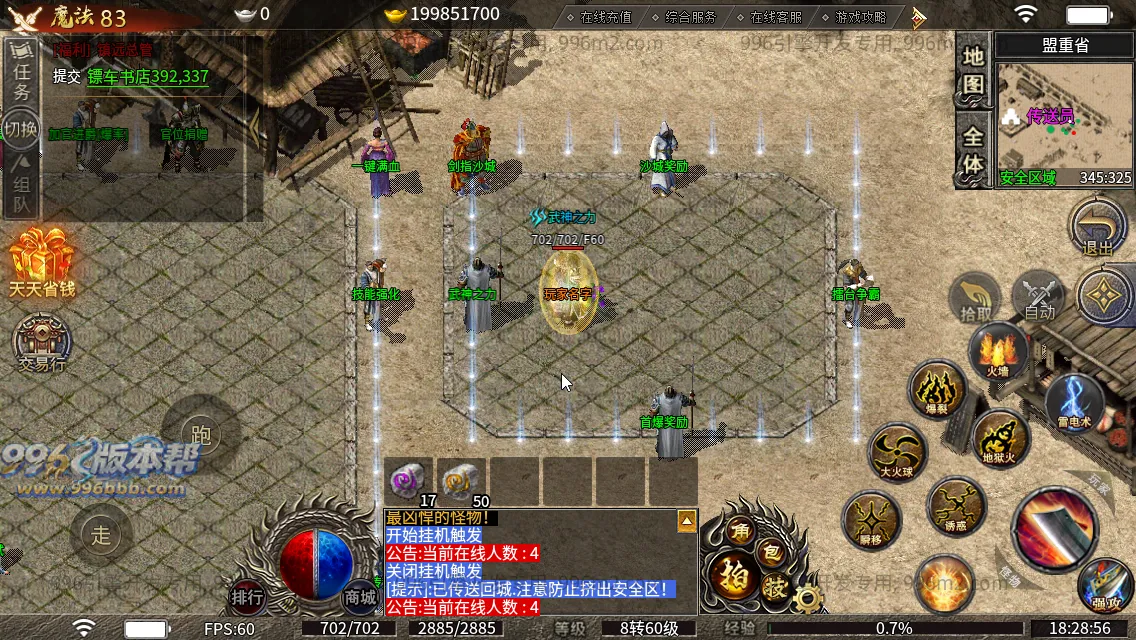Image resolution: width=1136 pixels, height=640 pixels.
Task: Open the 商城 shop button
Action: click(x=360, y=597)
